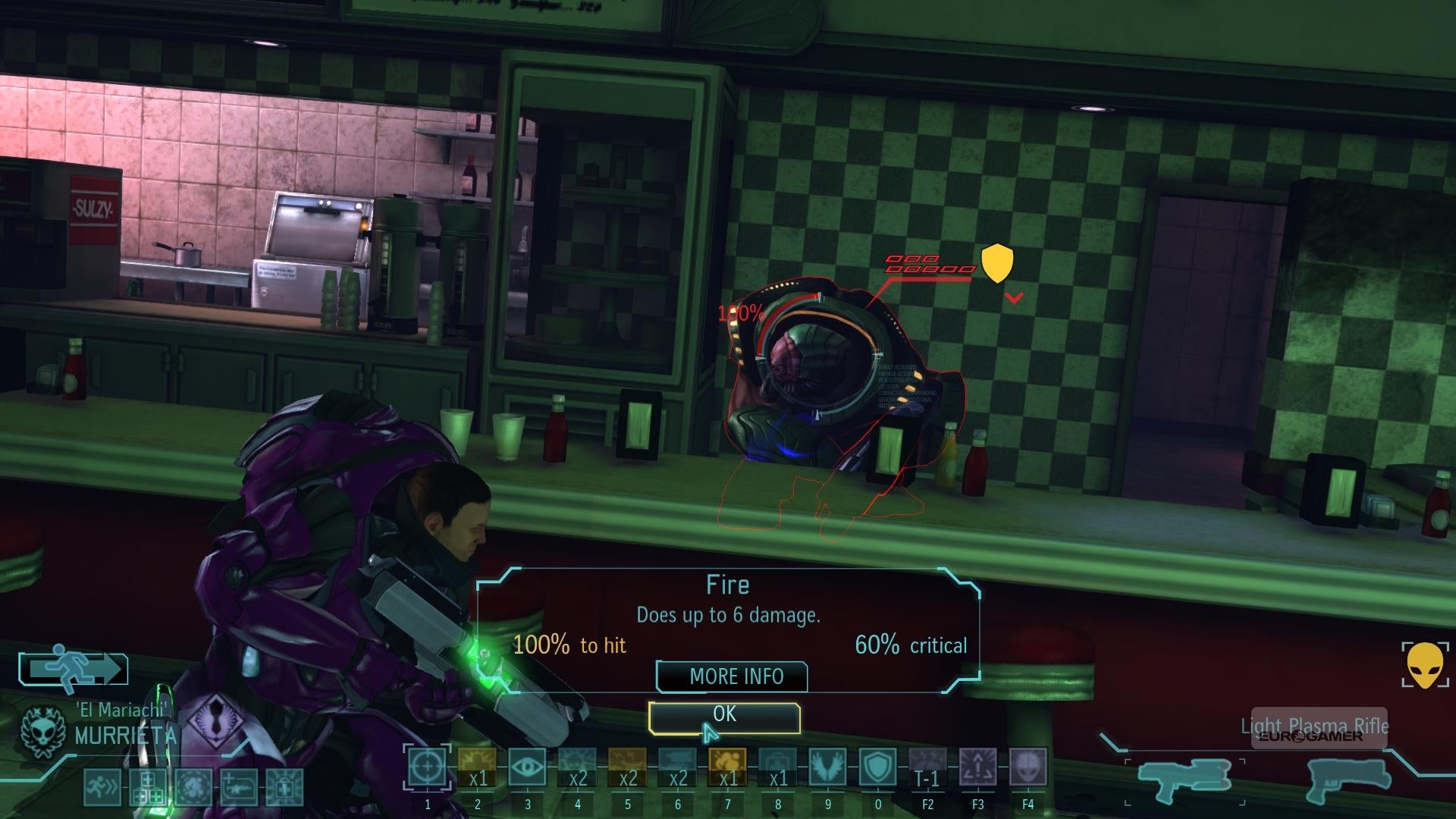Use the medkit ability in slot 8

coord(777,767)
